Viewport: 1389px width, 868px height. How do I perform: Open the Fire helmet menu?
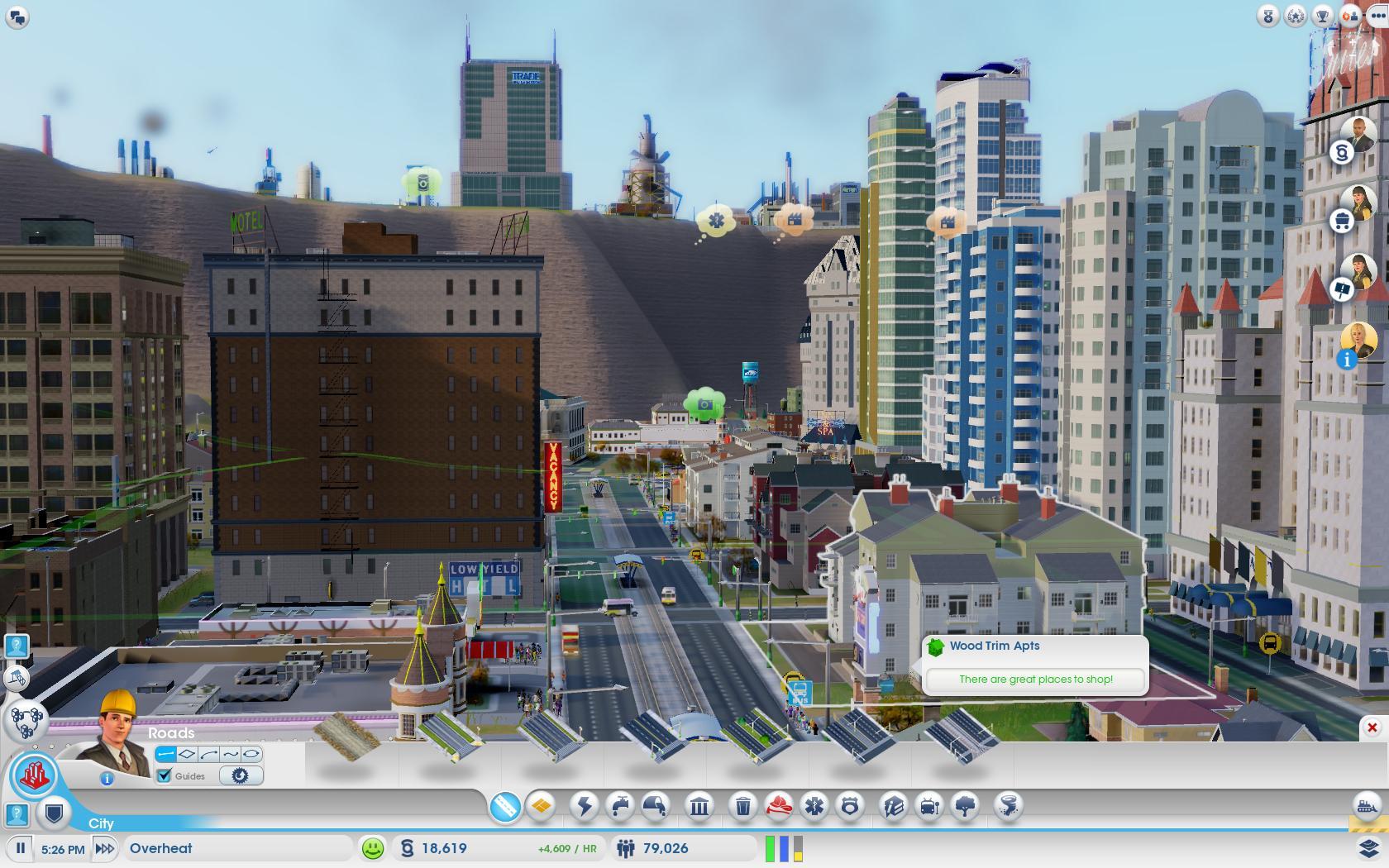[778, 805]
